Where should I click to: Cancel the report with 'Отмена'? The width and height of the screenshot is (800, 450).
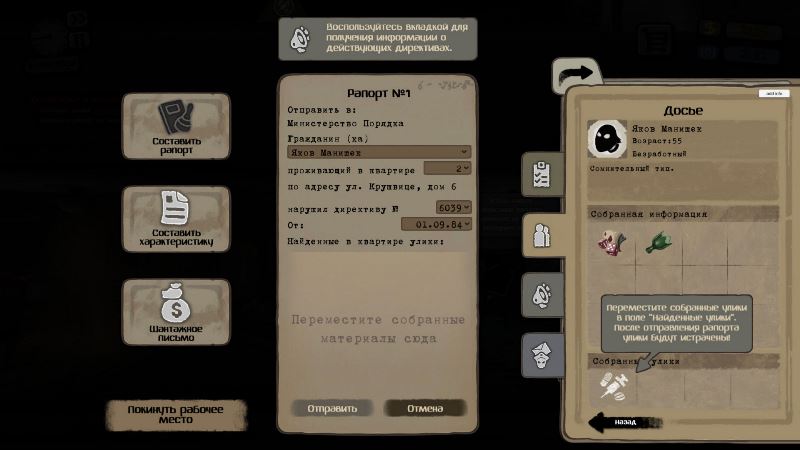click(x=425, y=408)
